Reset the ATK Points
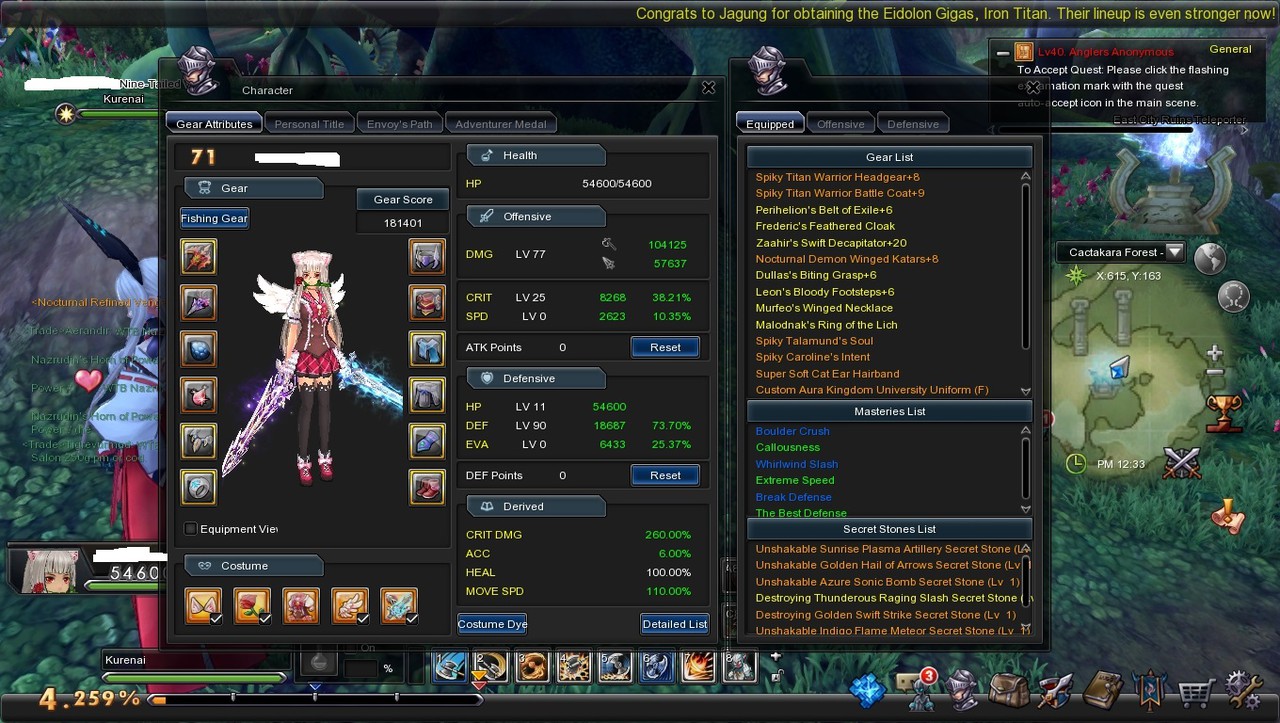This screenshot has height=723, width=1280. pyautogui.click(x=665, y=347)
